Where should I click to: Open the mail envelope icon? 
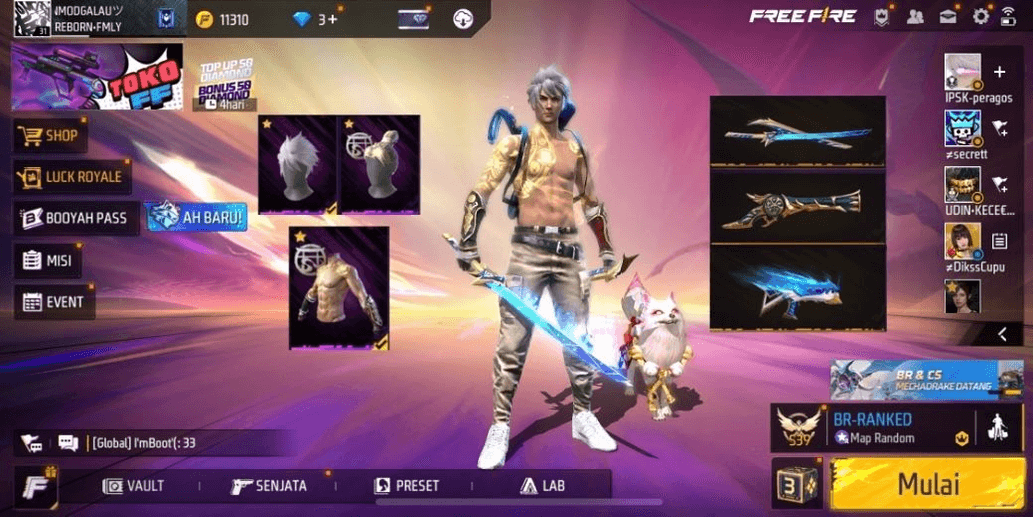click(x=948, y=16)
